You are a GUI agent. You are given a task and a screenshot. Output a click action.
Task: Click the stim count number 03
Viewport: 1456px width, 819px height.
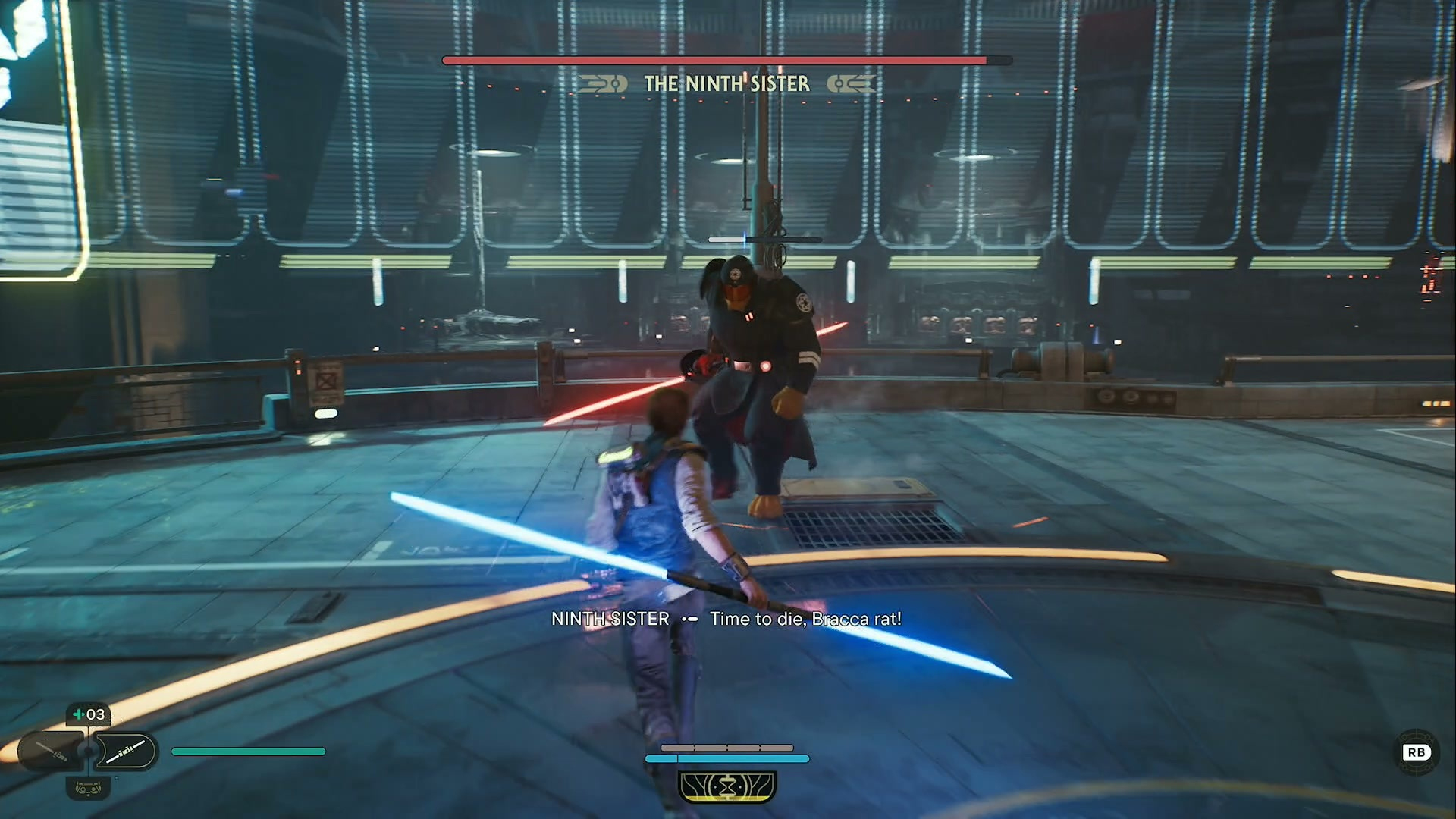tap(96, 714)
